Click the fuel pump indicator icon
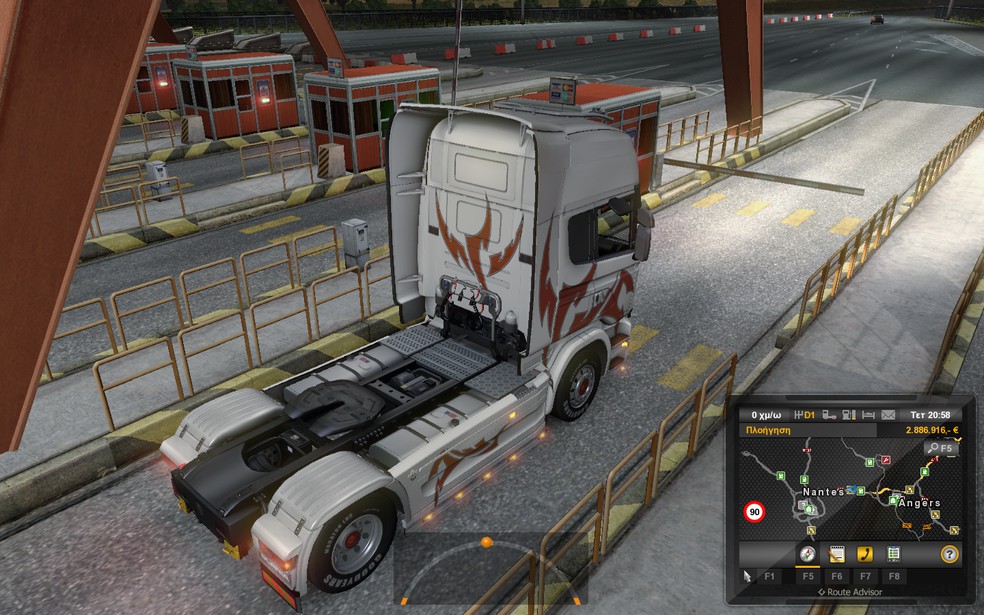This screenshot has height=615, width=984. pos(847,414)
